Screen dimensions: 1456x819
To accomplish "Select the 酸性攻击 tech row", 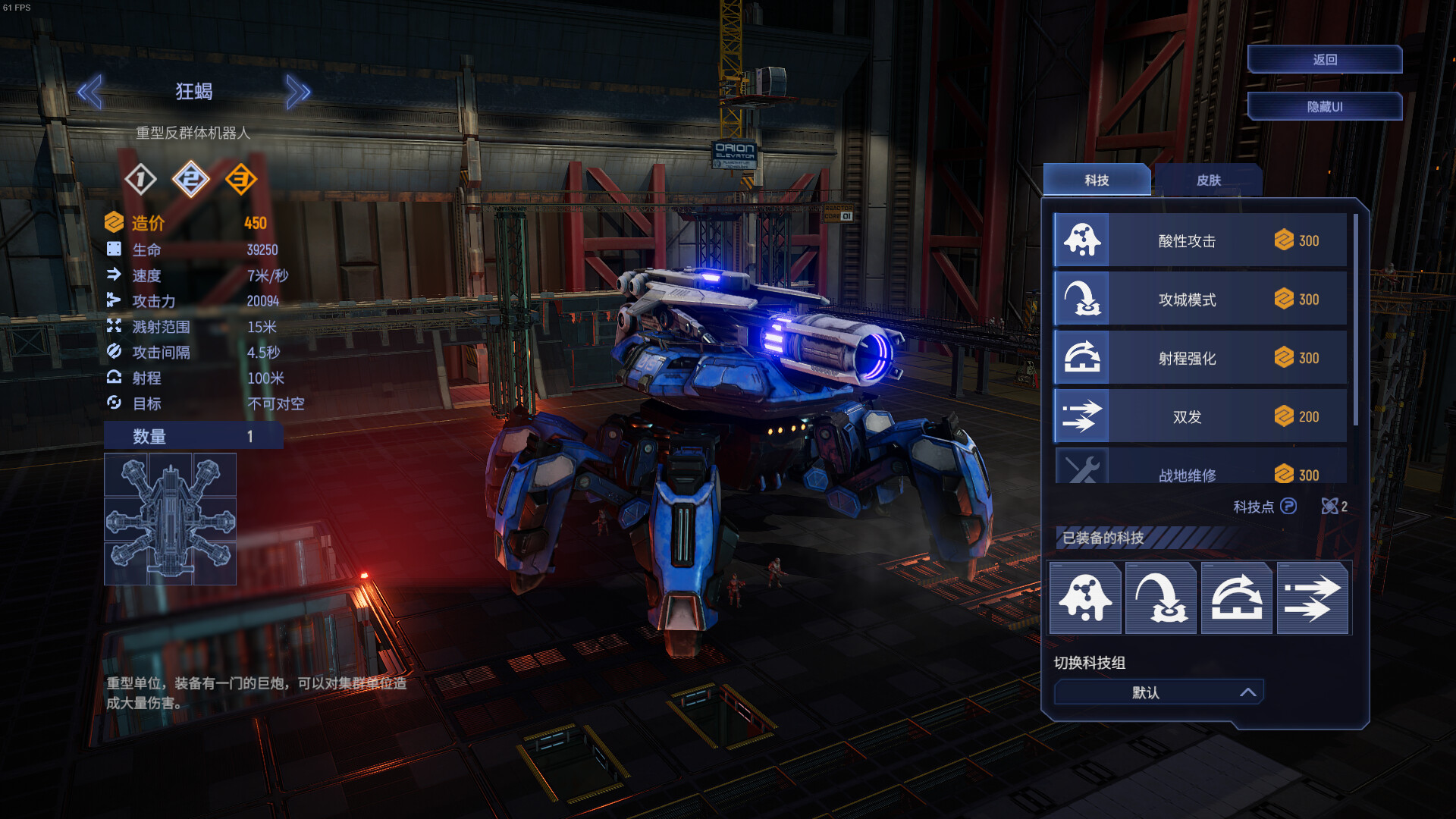I will [x=1200, y=240].
